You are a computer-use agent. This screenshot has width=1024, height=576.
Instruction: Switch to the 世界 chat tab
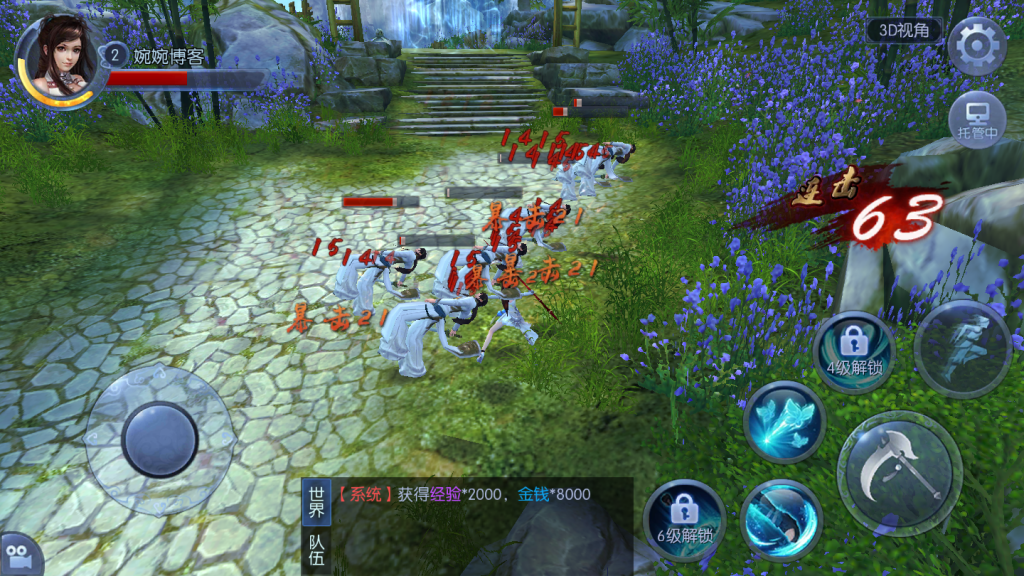tap(316, 502)
